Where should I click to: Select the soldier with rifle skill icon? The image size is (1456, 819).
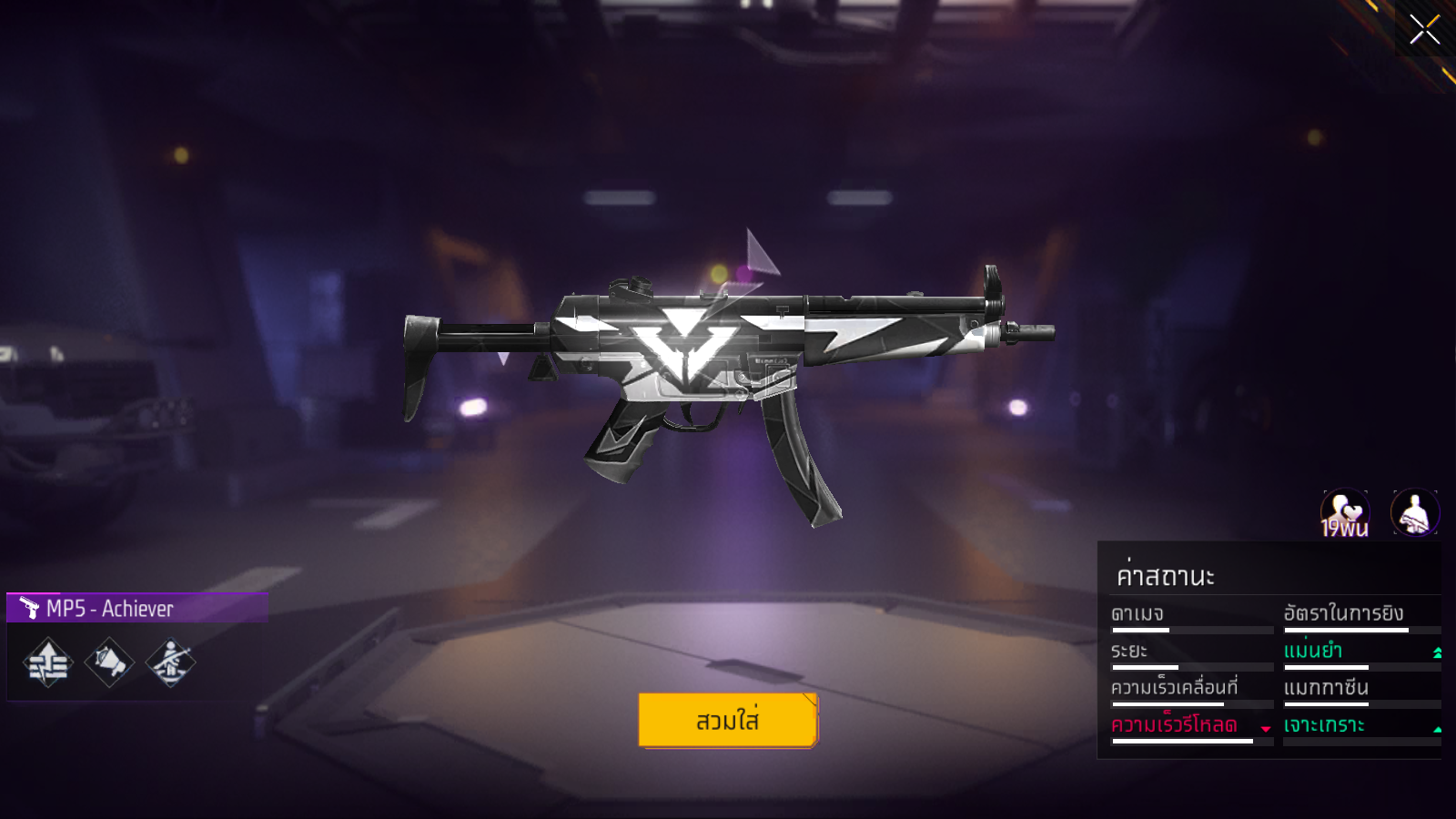(x=170, y=662)
